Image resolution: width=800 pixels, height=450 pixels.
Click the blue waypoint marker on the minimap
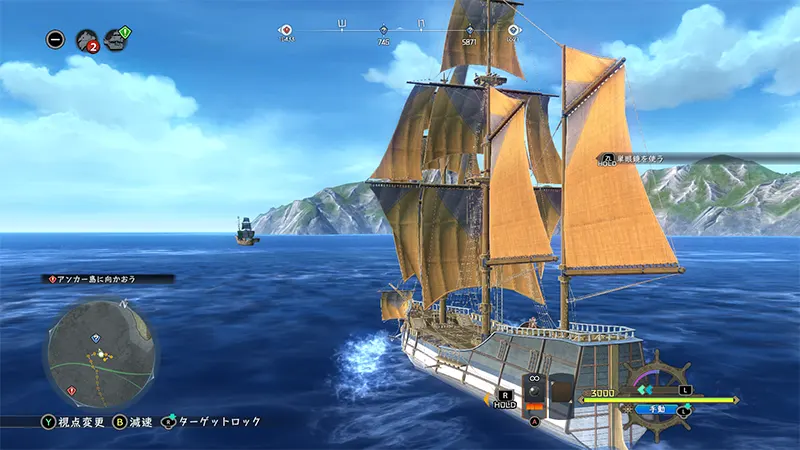click(x=96, y=339)
